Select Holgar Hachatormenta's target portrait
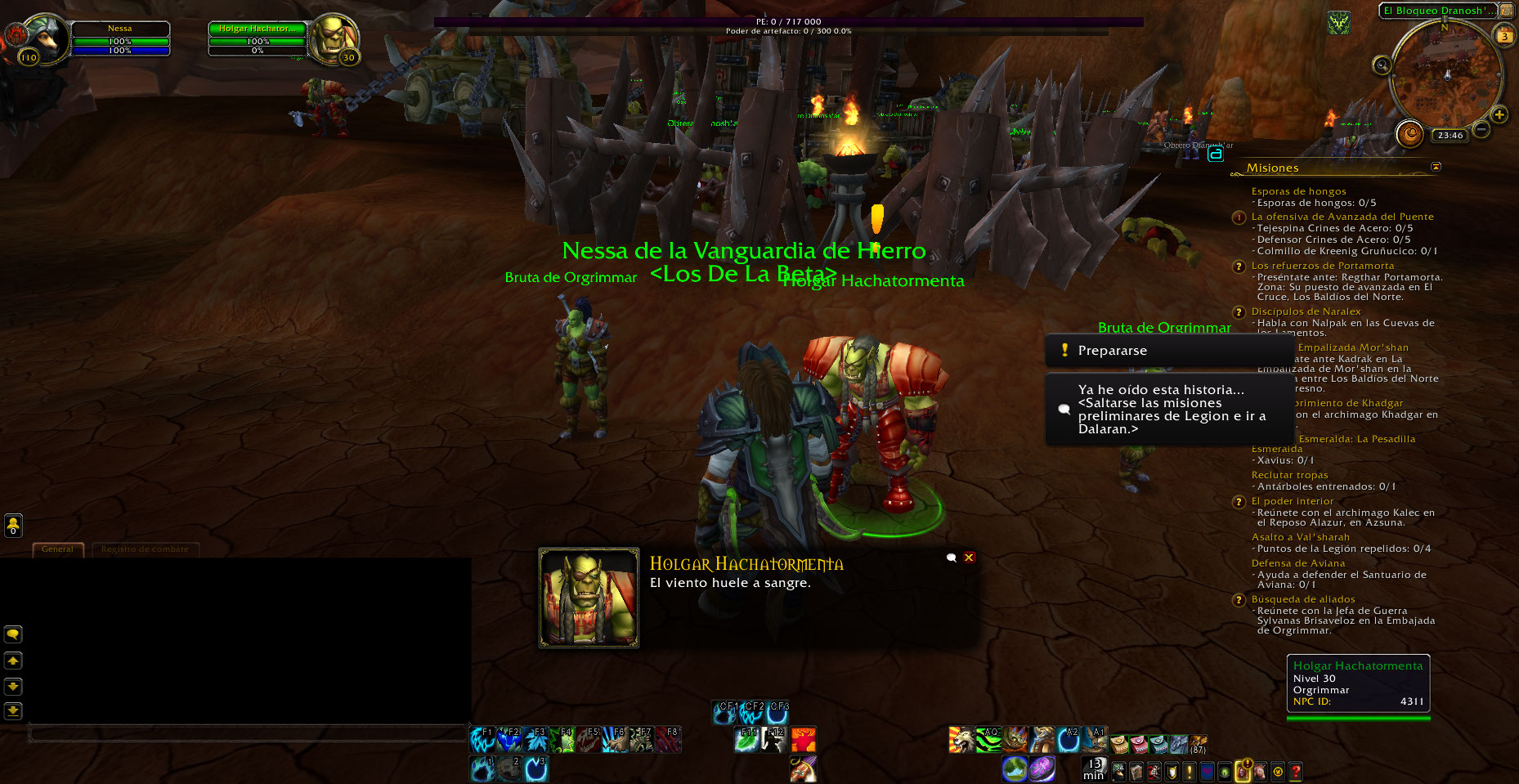1519x784 pixels. tap(334, 38)
